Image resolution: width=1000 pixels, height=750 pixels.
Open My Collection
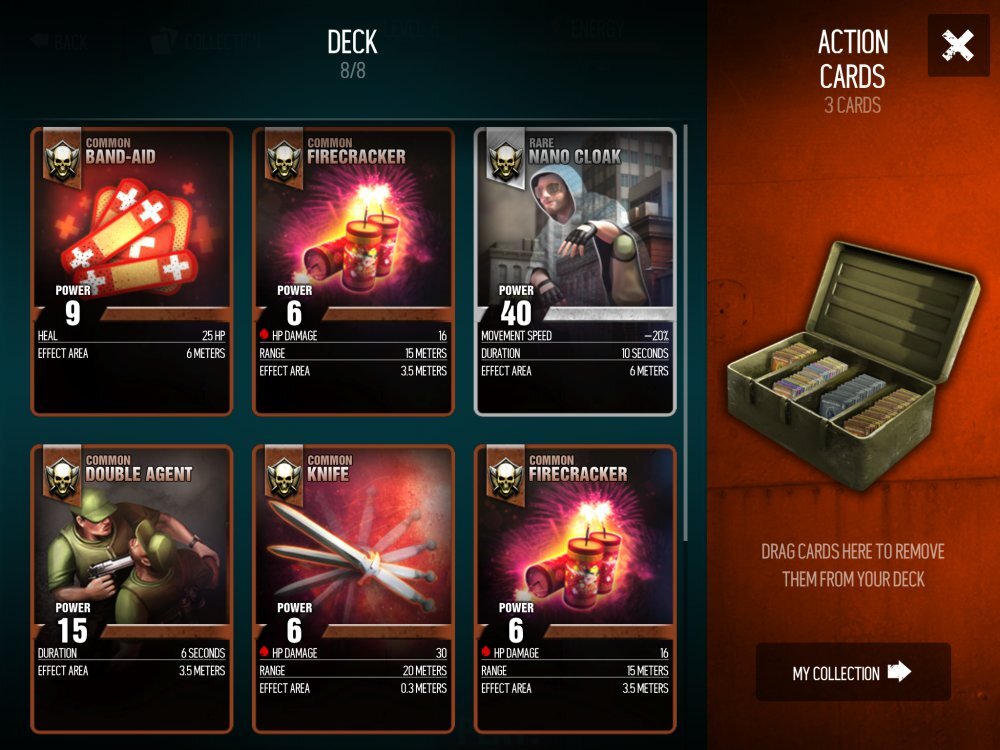(x=852, y=672)
